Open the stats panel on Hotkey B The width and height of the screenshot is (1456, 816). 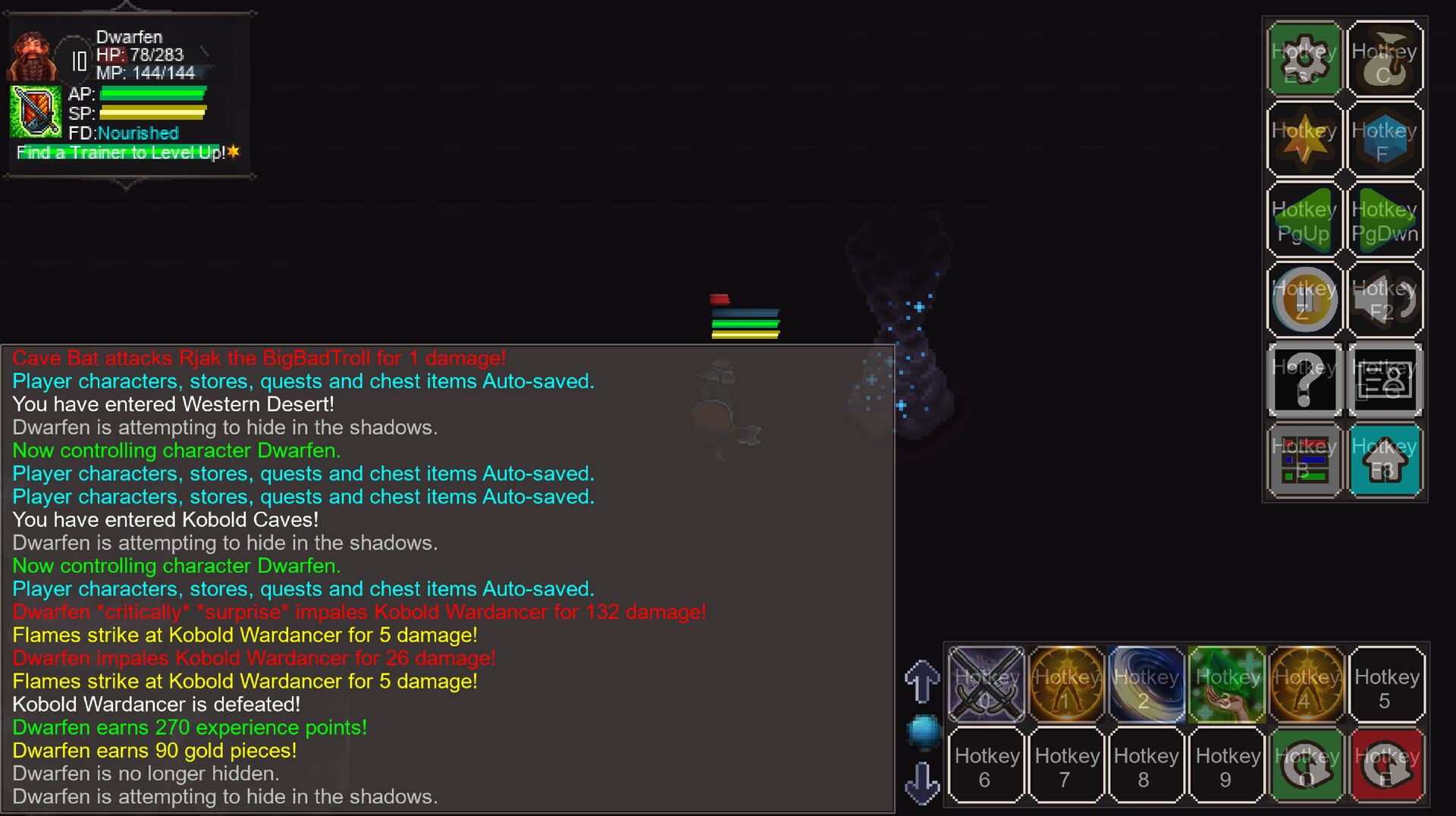click(1304, 461)
